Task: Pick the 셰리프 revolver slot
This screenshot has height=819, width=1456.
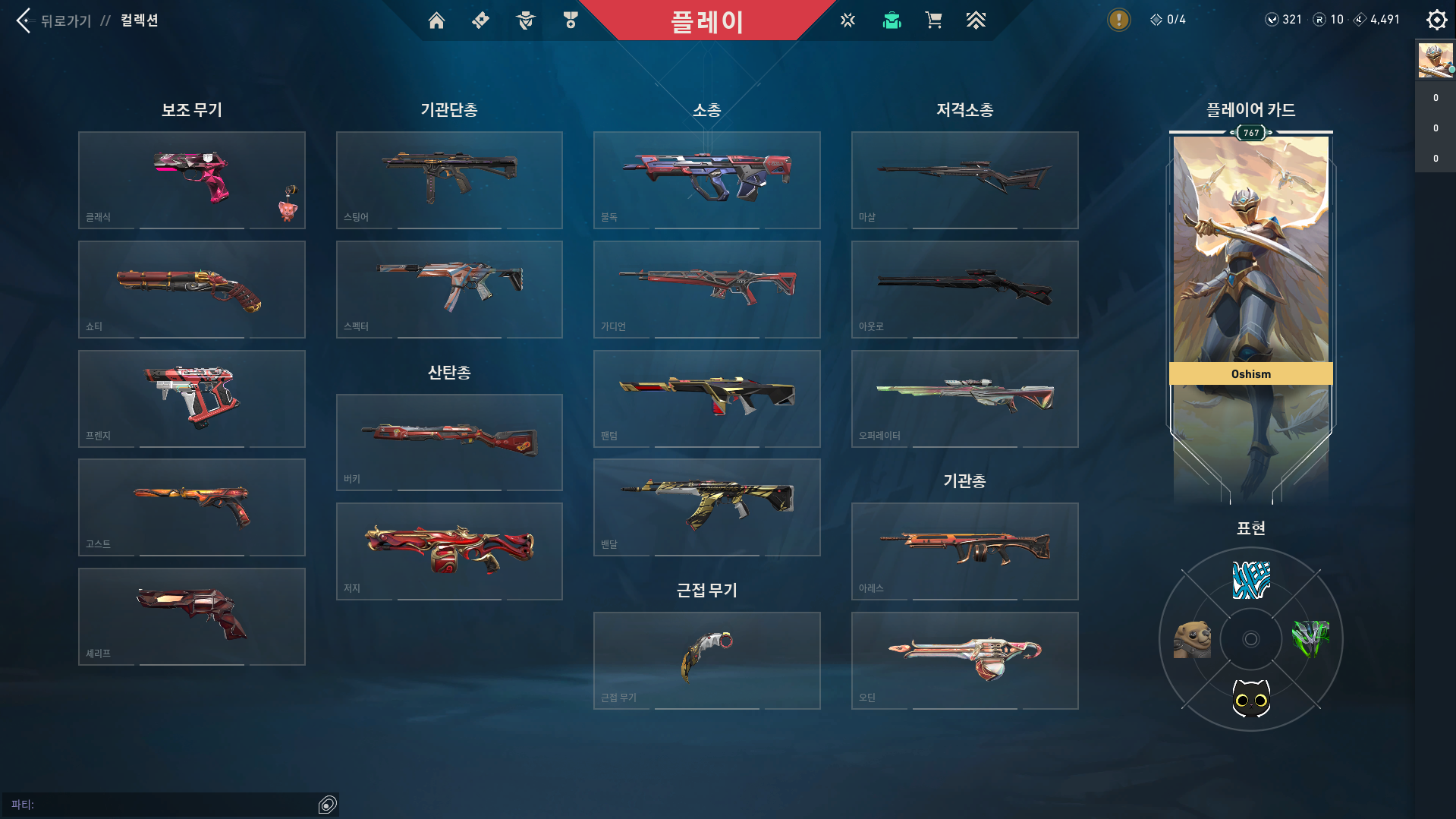Action: (x=192, y=616)
